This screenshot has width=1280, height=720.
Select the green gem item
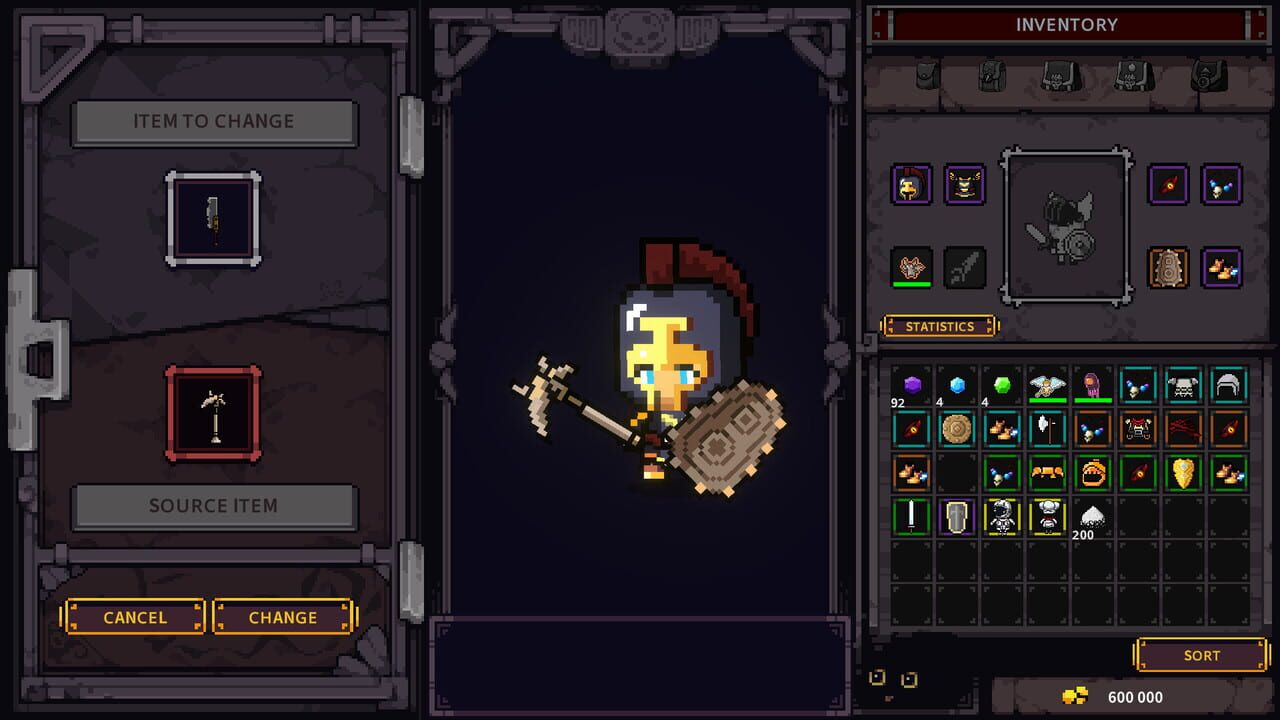[1000, 387]
